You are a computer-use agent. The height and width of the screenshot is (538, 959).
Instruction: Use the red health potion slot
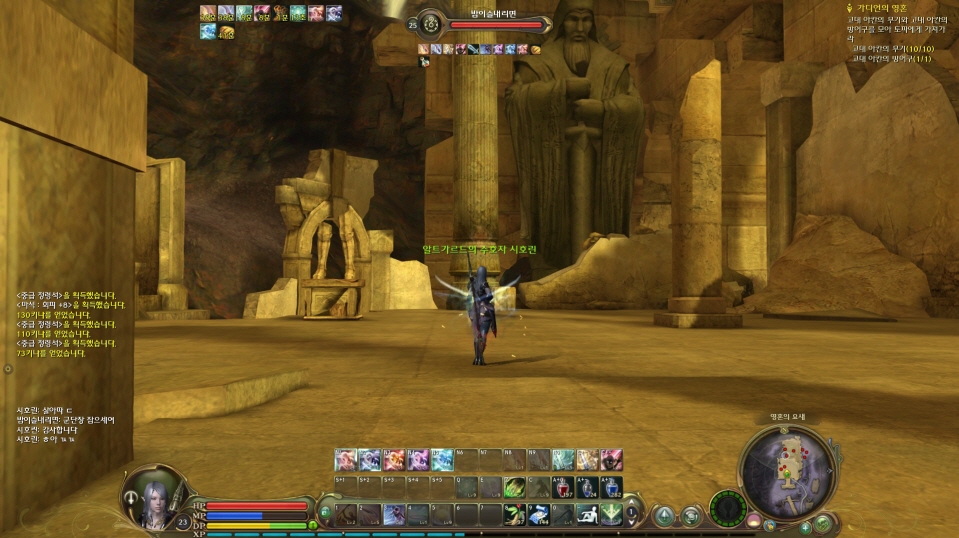[x=563, y=488]
